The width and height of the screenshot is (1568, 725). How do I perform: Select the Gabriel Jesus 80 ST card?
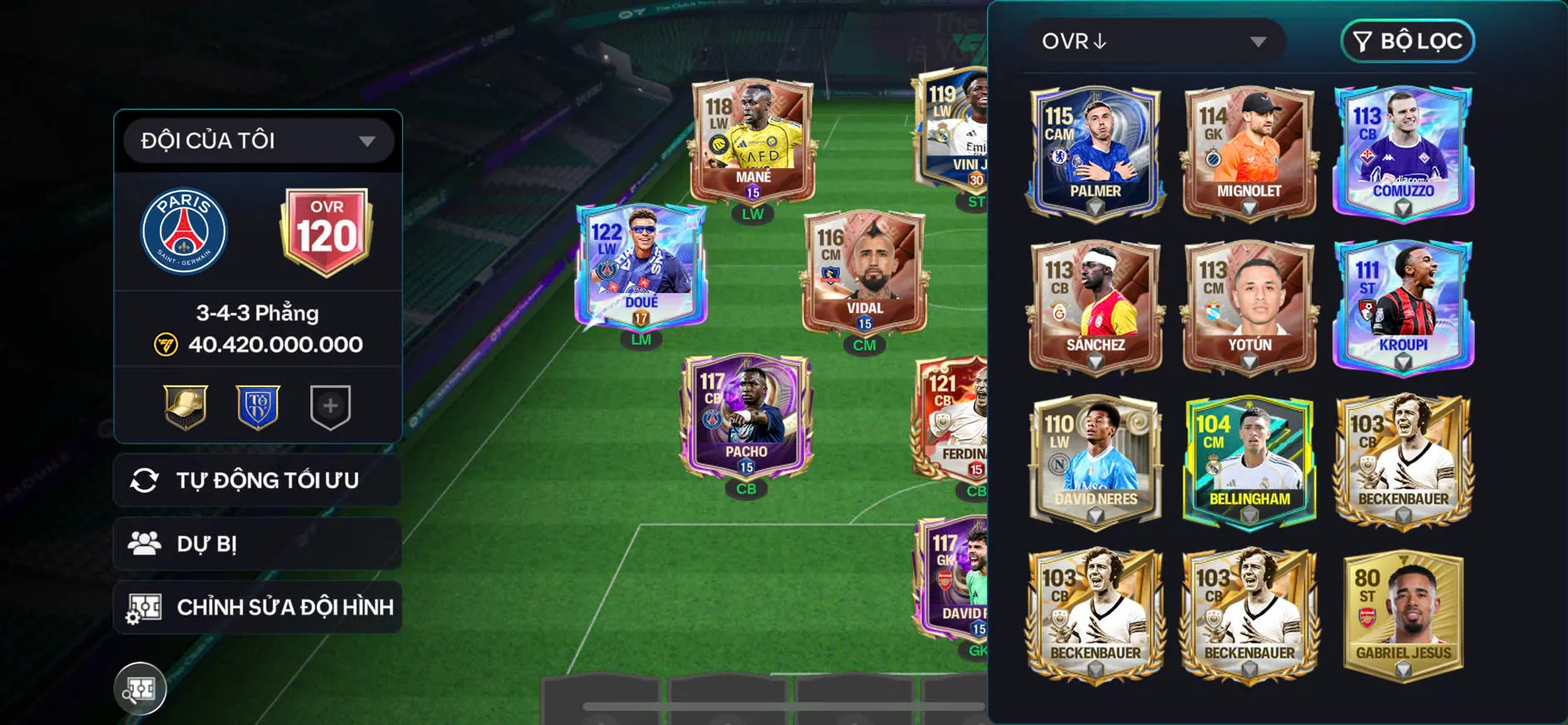[1402, 612]
